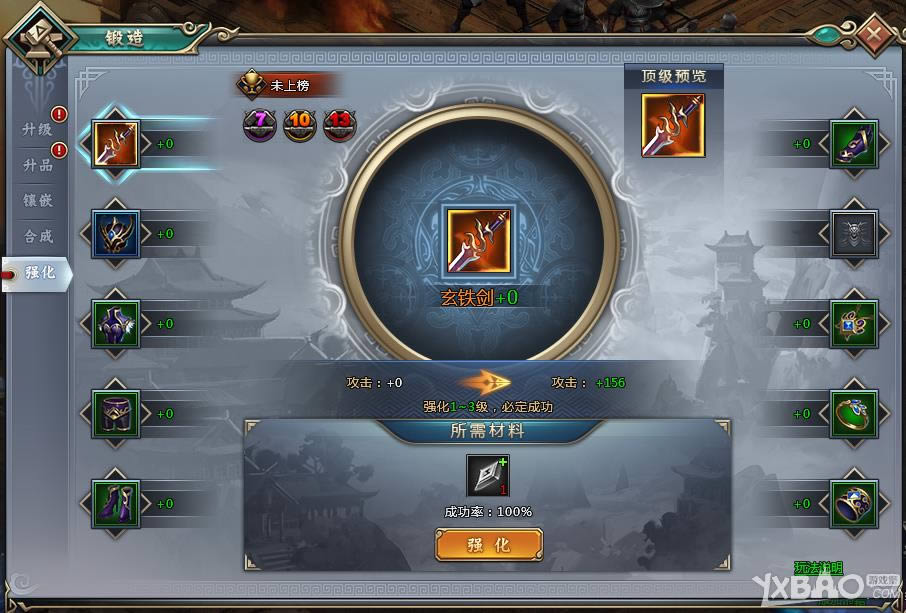Image resolution: width=906 pixels, height=613 pixels.
Task: Select the greyed-out mask slot
Action: [854, 234]
